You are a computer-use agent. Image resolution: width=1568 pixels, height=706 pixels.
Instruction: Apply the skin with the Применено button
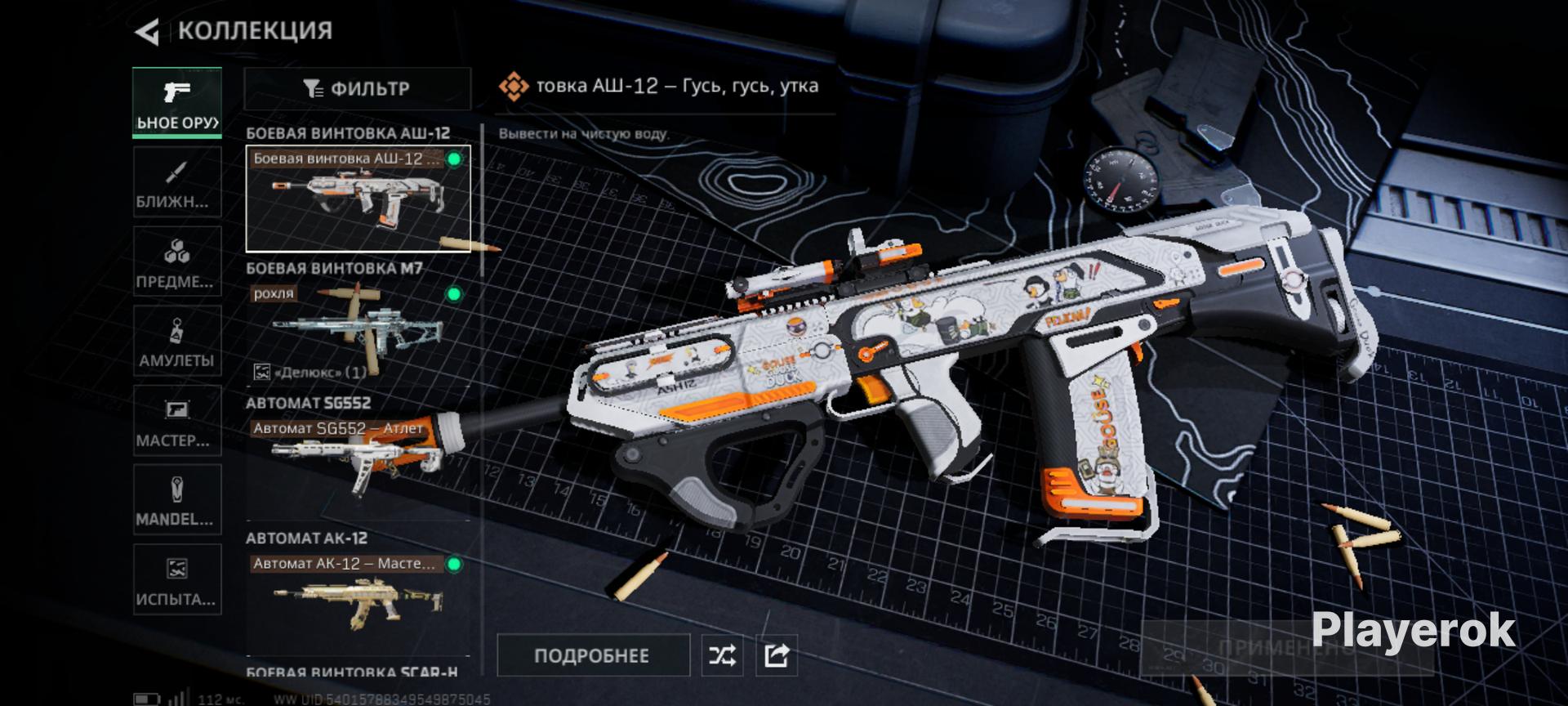1285,648
